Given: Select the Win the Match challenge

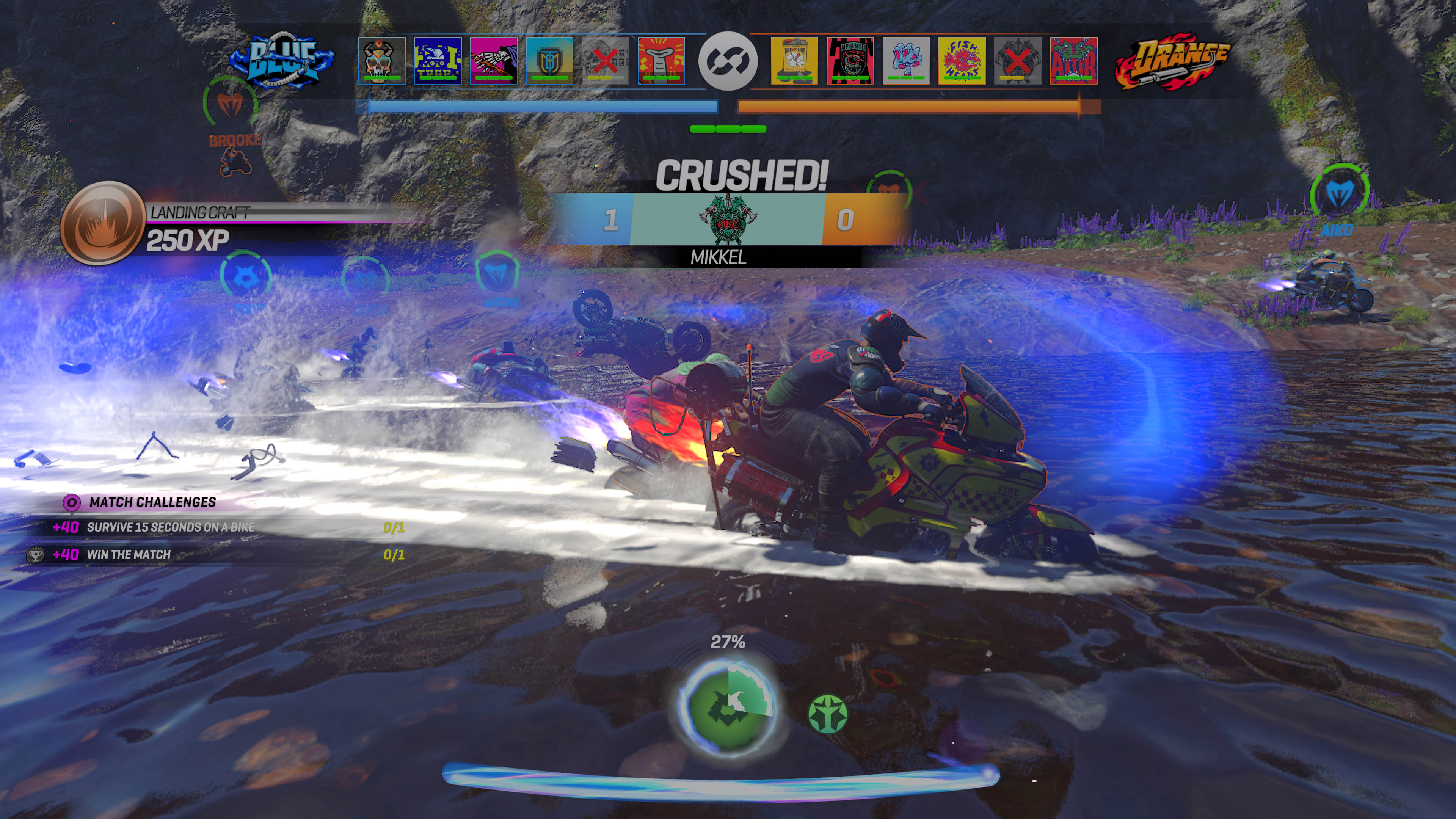Looking at the screenshot, I should [x=128, y=554].
